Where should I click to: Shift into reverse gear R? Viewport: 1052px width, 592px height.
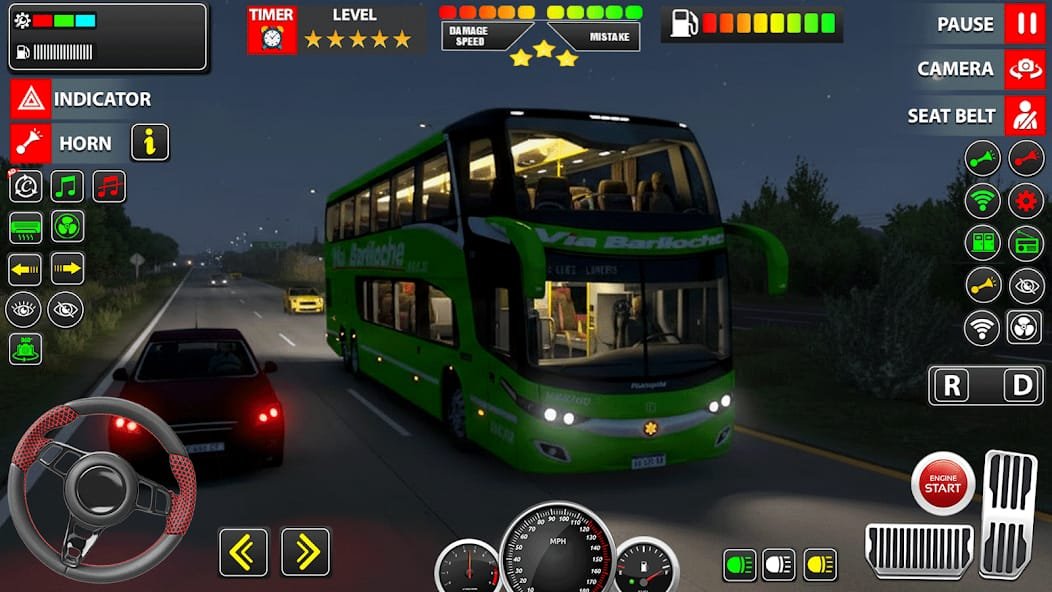coord(951,386)
